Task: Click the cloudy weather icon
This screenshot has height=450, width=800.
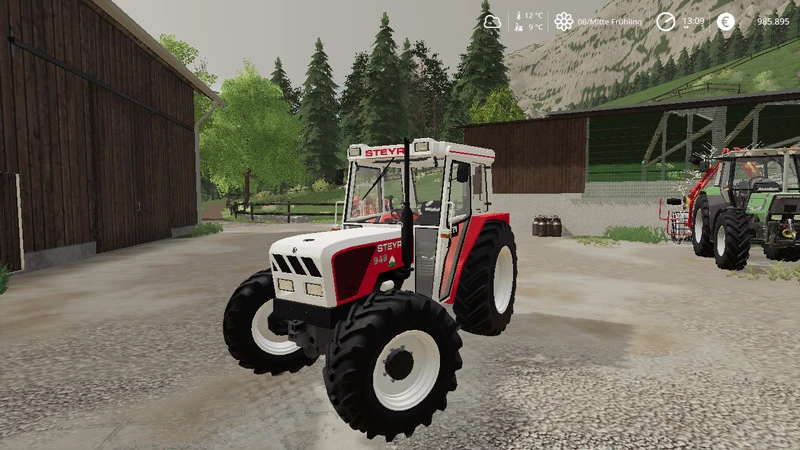Action: point(491,21)
